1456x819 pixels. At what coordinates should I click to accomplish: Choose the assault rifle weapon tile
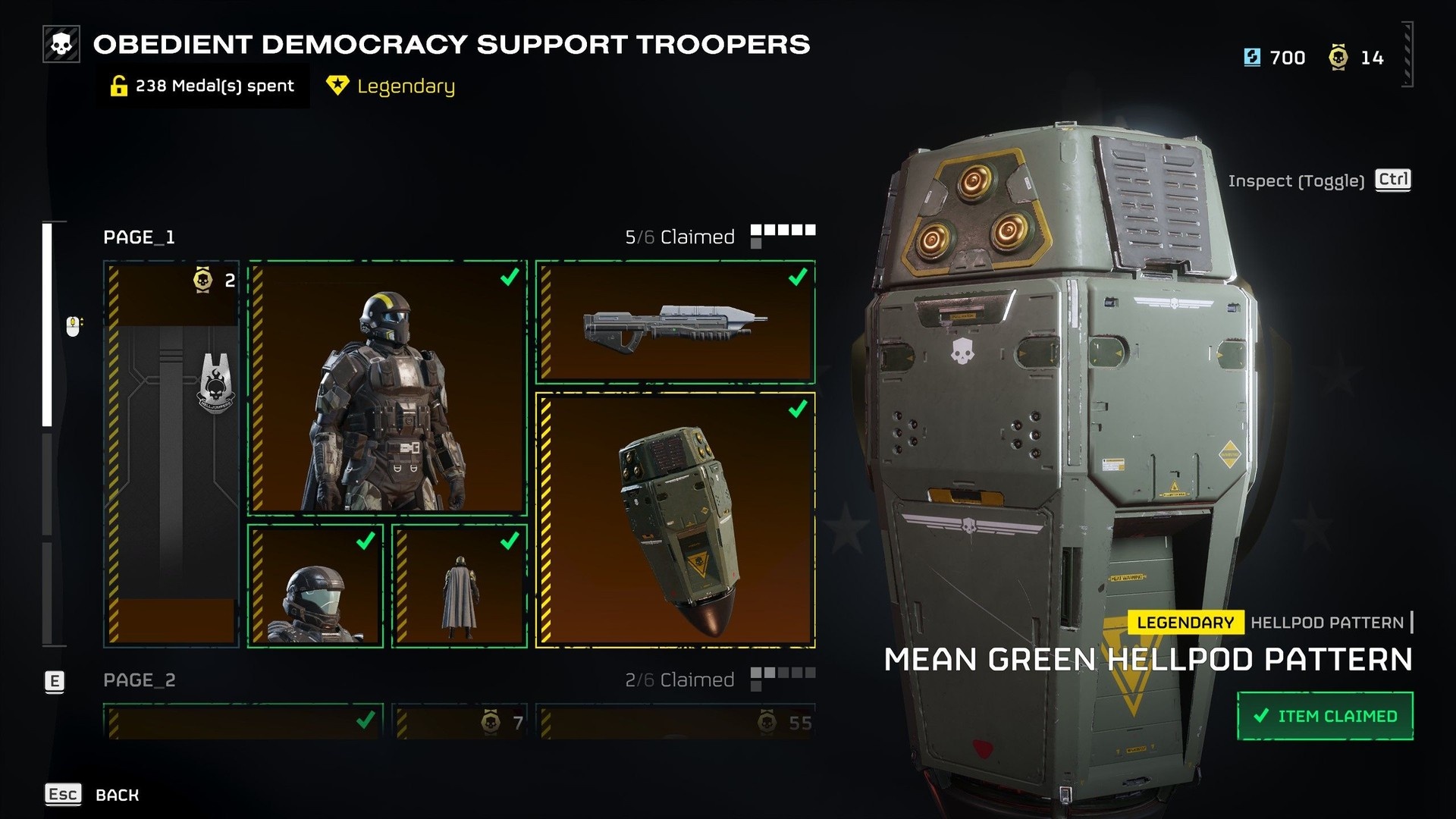(x=675, y=322)
